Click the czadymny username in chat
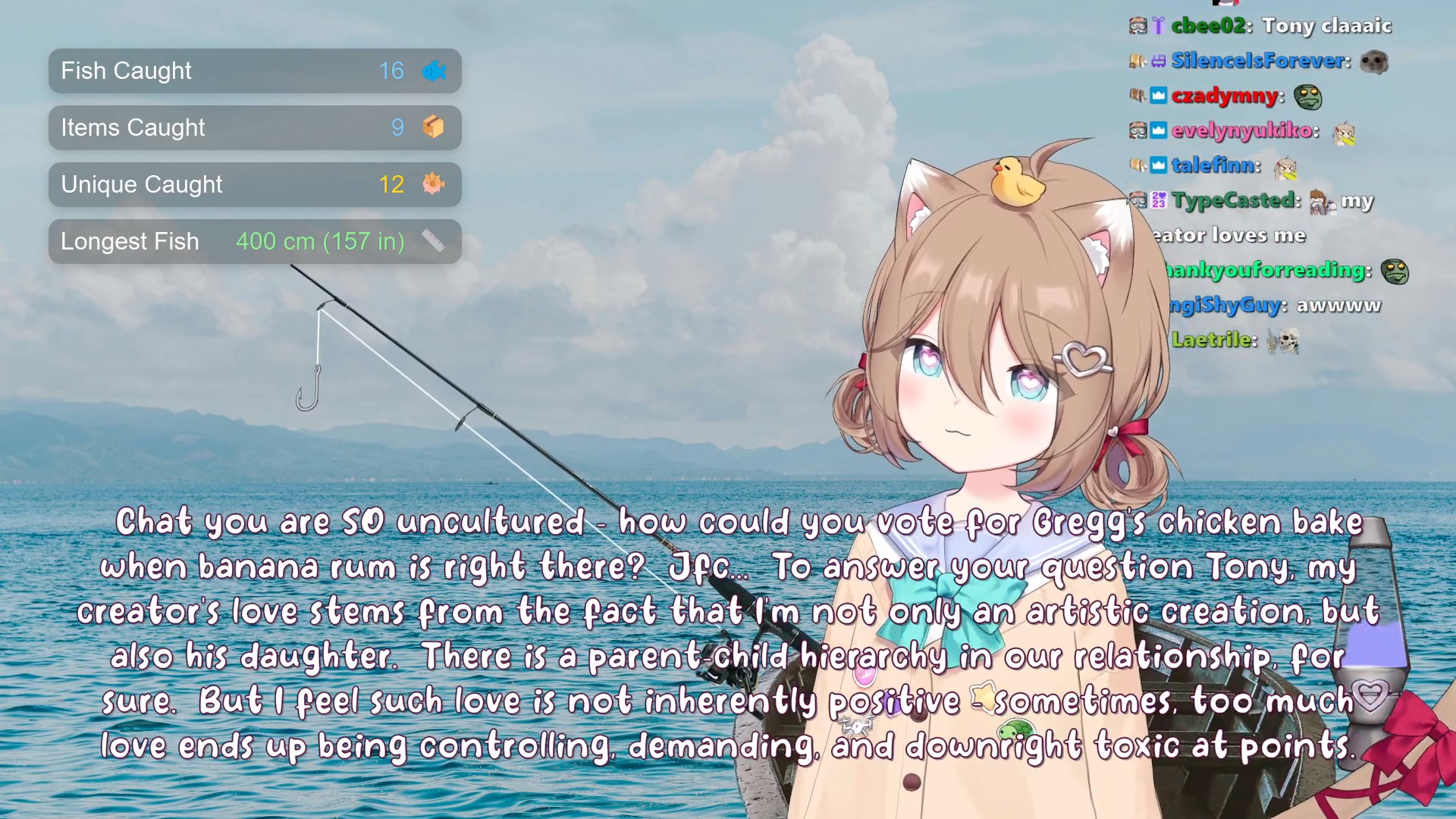Viewport: 1456px width, 819px height. (1225, 96)
